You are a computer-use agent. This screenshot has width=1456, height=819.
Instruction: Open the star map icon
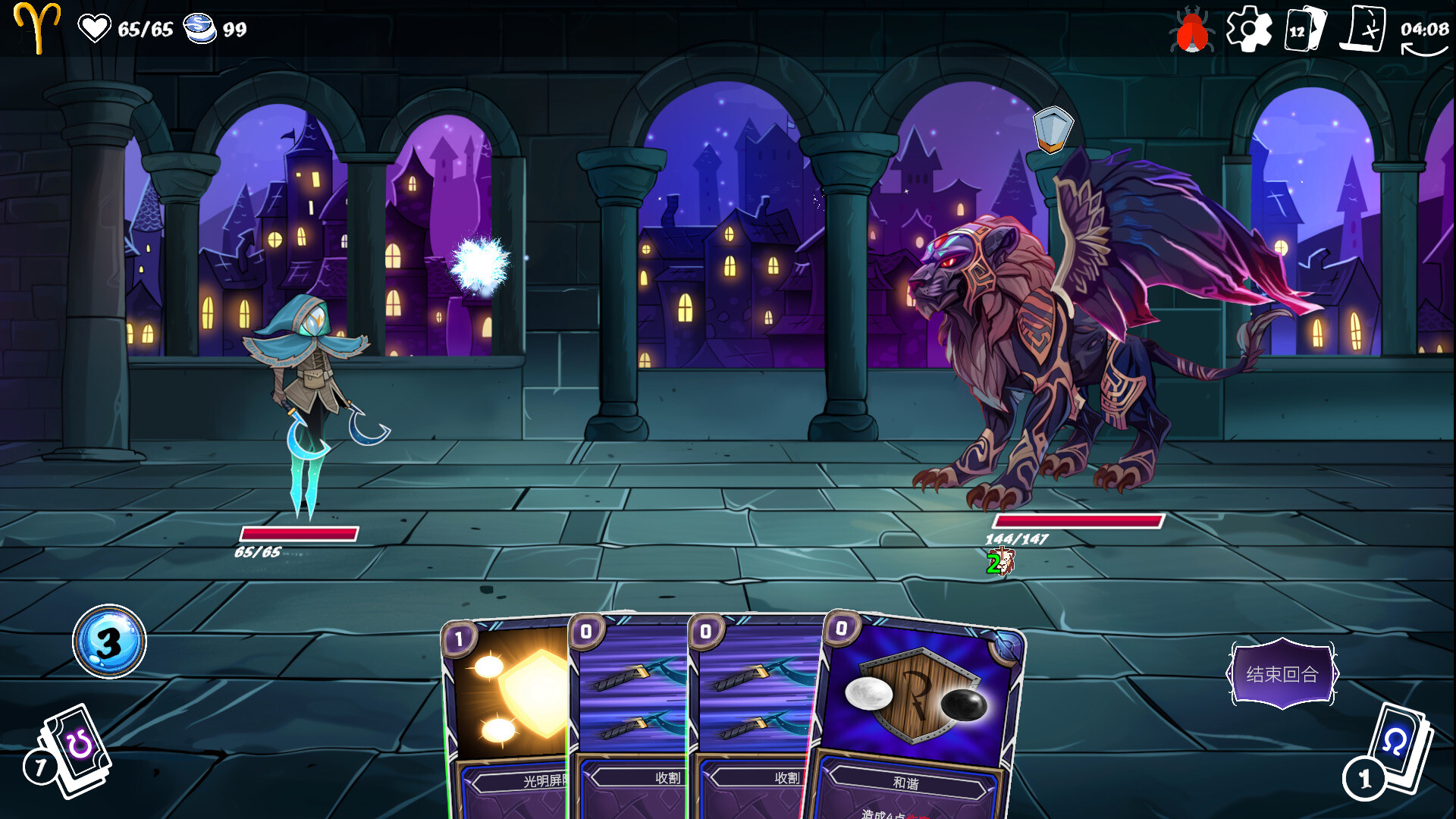1366,30
